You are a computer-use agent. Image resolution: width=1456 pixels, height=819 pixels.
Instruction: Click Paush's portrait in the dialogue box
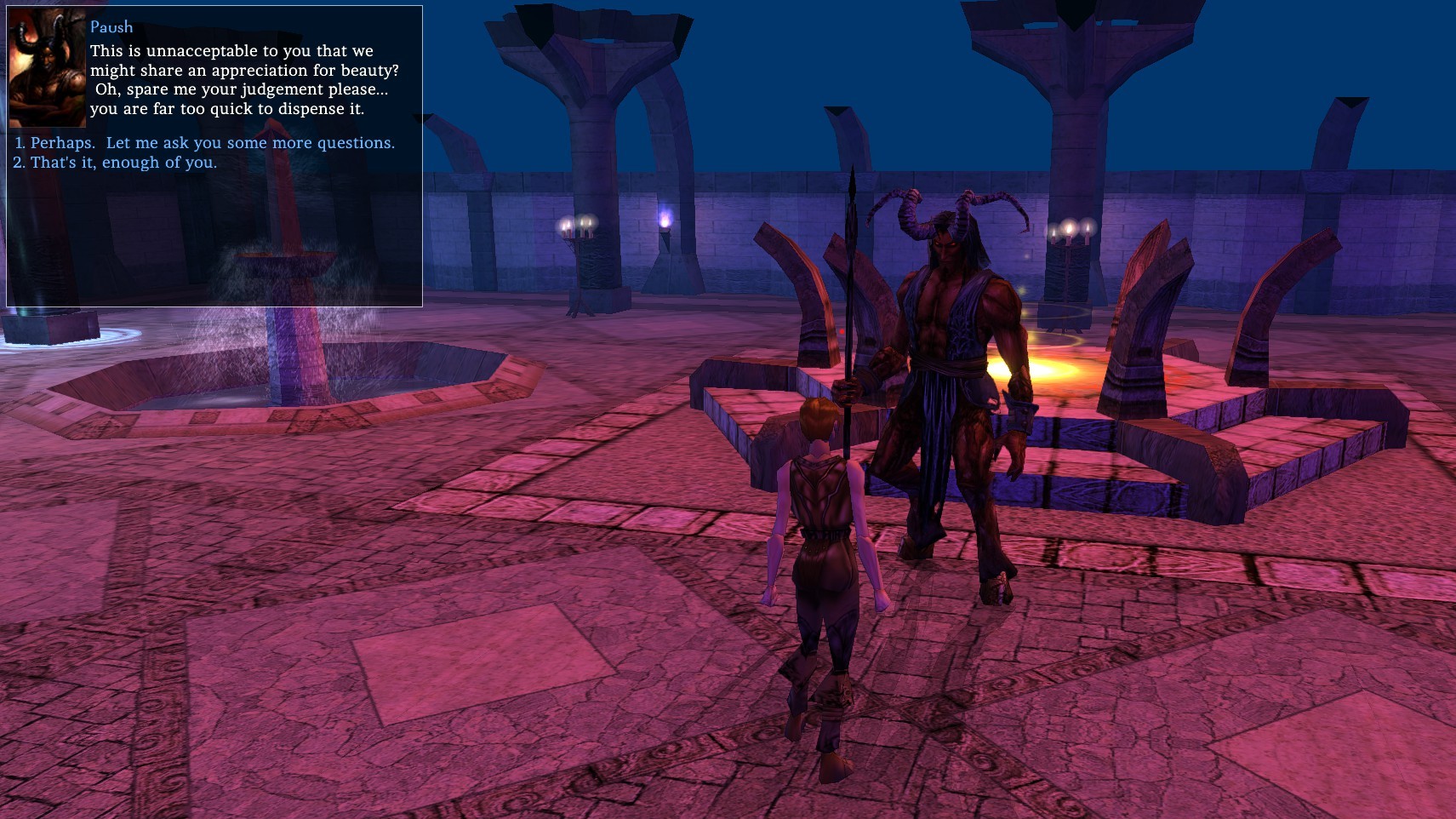(48, 68)
